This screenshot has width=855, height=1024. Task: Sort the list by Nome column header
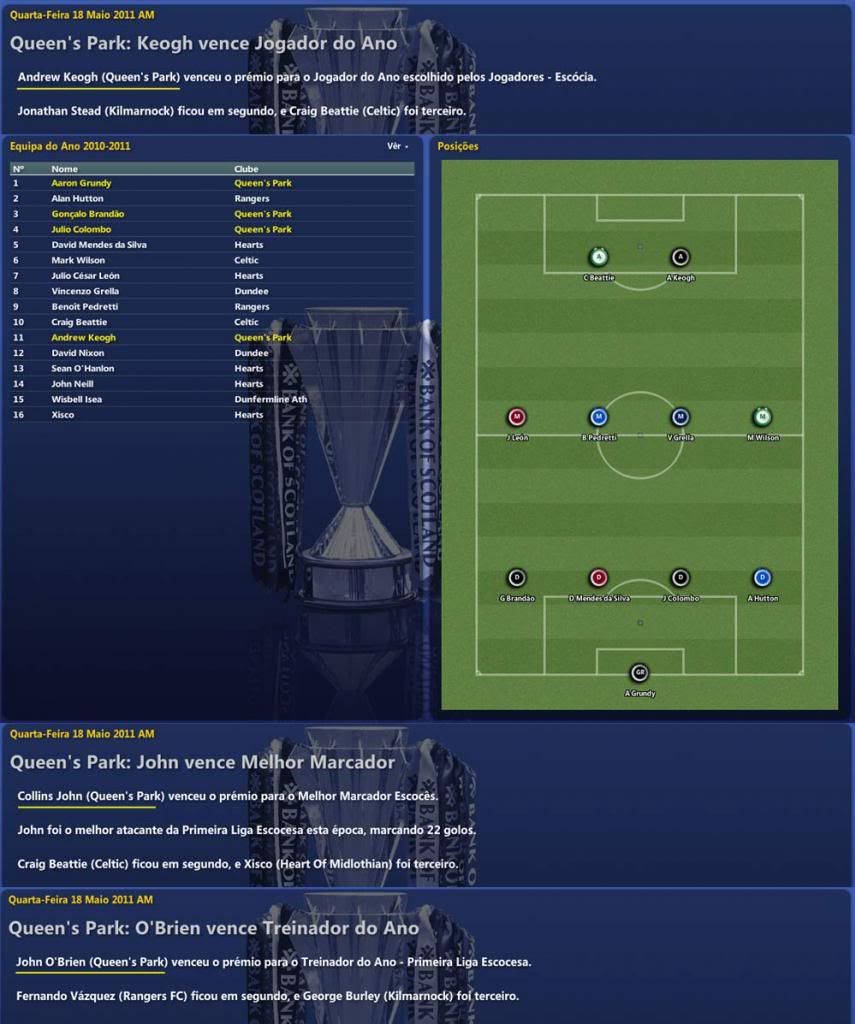[x=64, y=169]
